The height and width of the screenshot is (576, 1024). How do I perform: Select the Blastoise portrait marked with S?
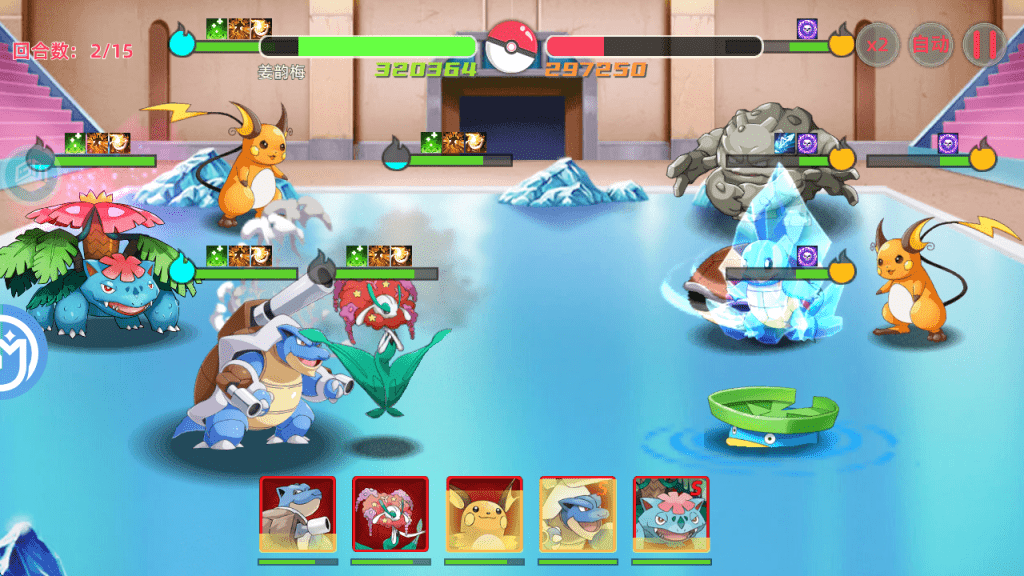pyautogui.click(x=577, y=514)
